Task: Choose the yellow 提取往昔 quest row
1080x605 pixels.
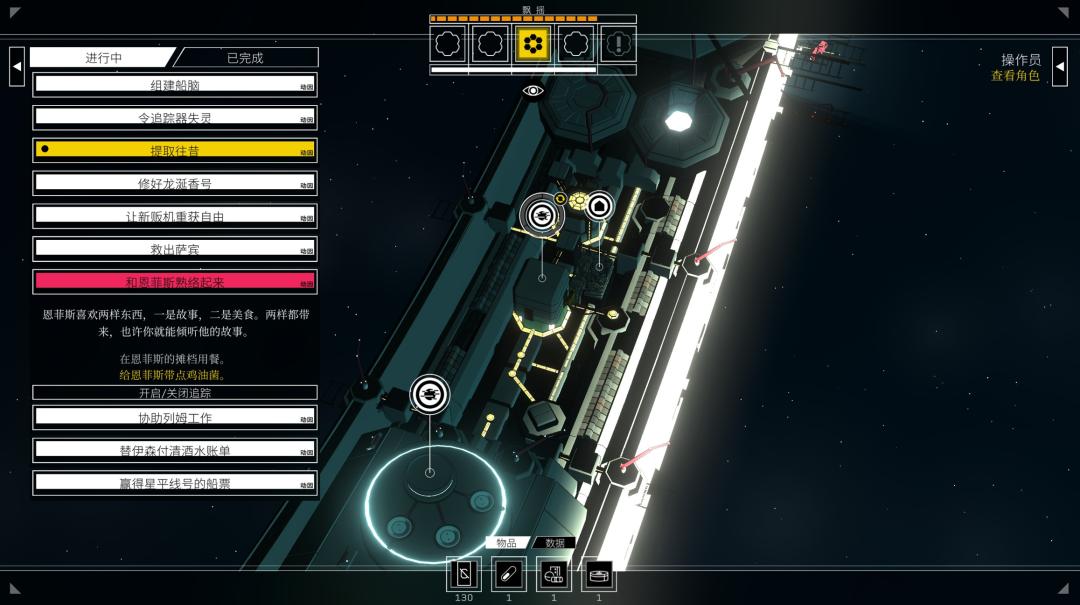Action: [174, 150]
